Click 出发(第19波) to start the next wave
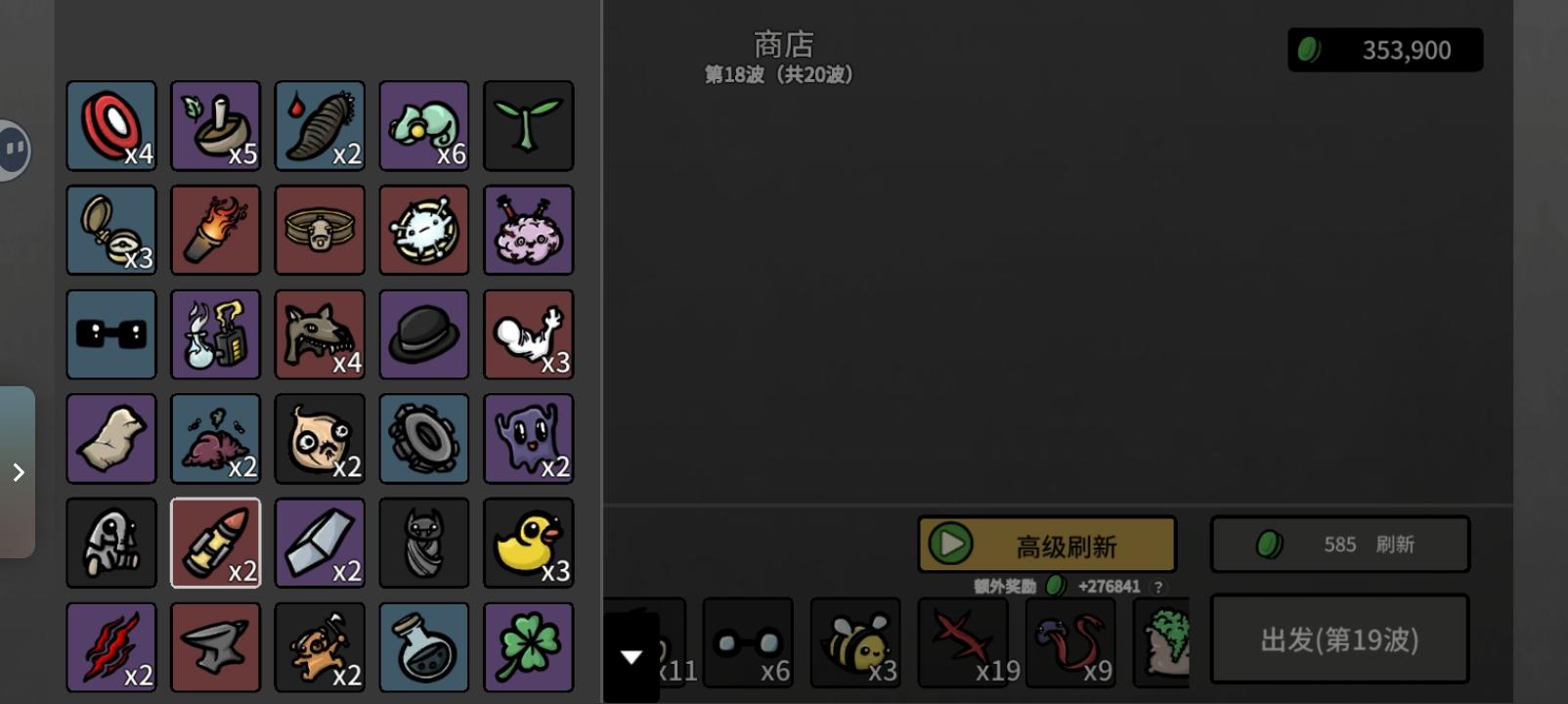 [x=1338, y=638]
